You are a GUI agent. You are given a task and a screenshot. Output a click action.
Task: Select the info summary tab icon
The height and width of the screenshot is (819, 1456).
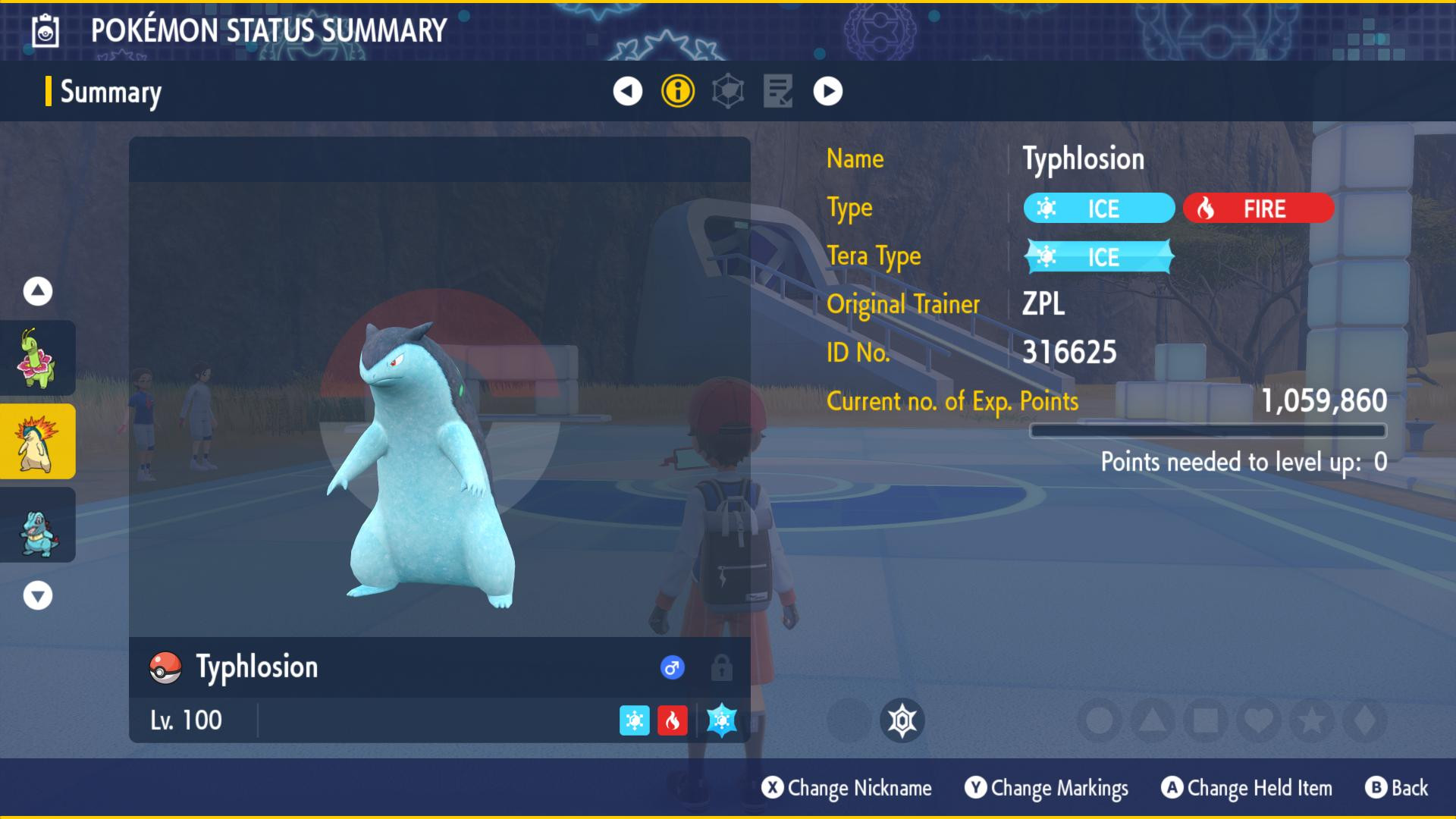coord(678,92)
